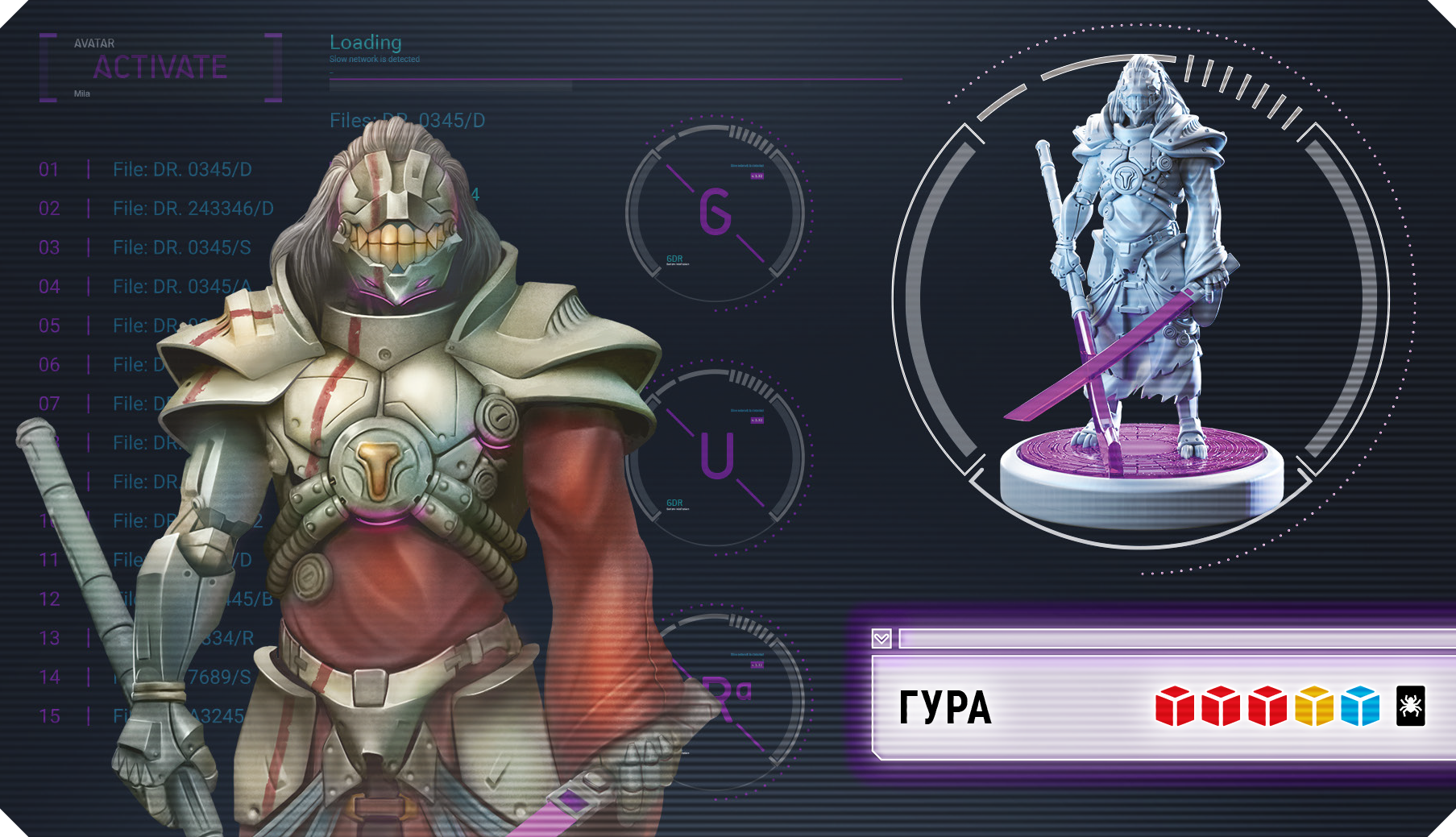Click the Avatar Activate button
Screen dimensions: 1456x837
pyautogui.click(x=160, y=68)
